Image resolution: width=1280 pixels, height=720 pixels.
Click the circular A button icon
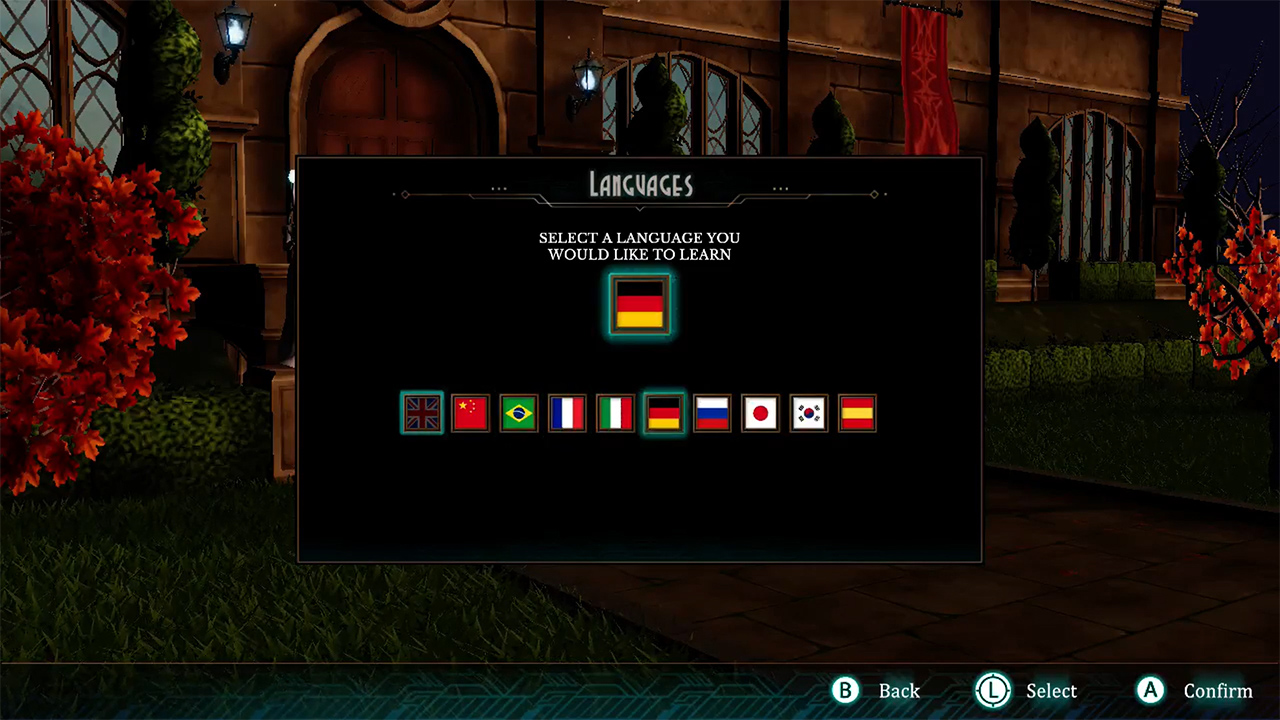[x=1150, y=690]
